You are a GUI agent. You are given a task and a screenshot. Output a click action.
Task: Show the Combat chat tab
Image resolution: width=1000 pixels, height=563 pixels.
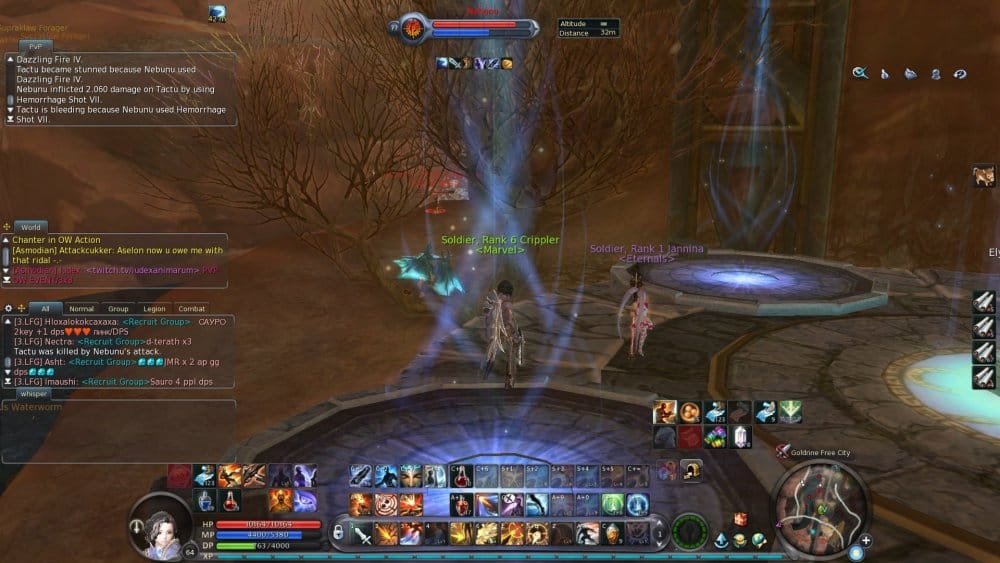pyautogui.click(x=190, y=309)
